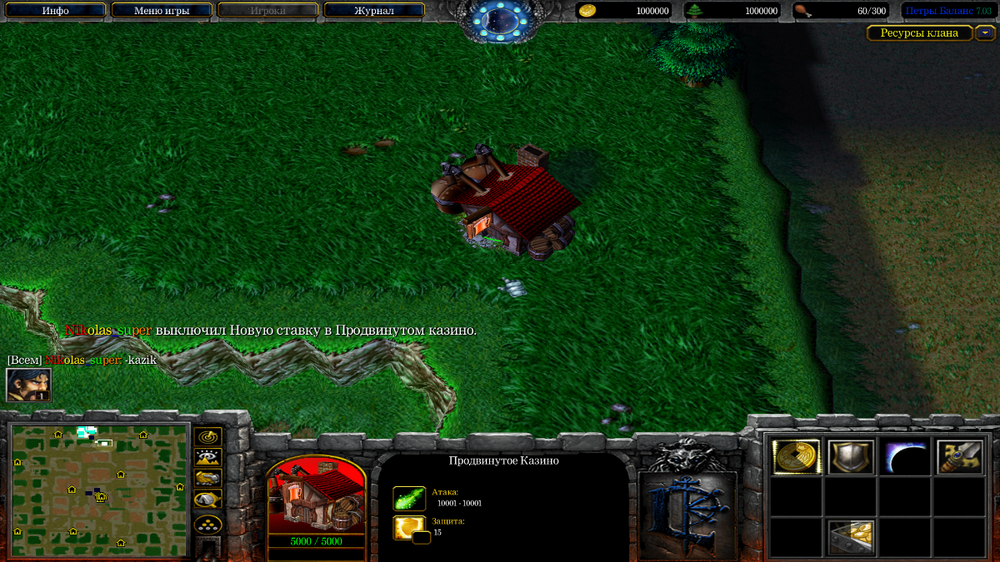This screenshot has height=562, width=1000.
Task: Toggle minimap ally color mode button
Action: coord(208,479)
